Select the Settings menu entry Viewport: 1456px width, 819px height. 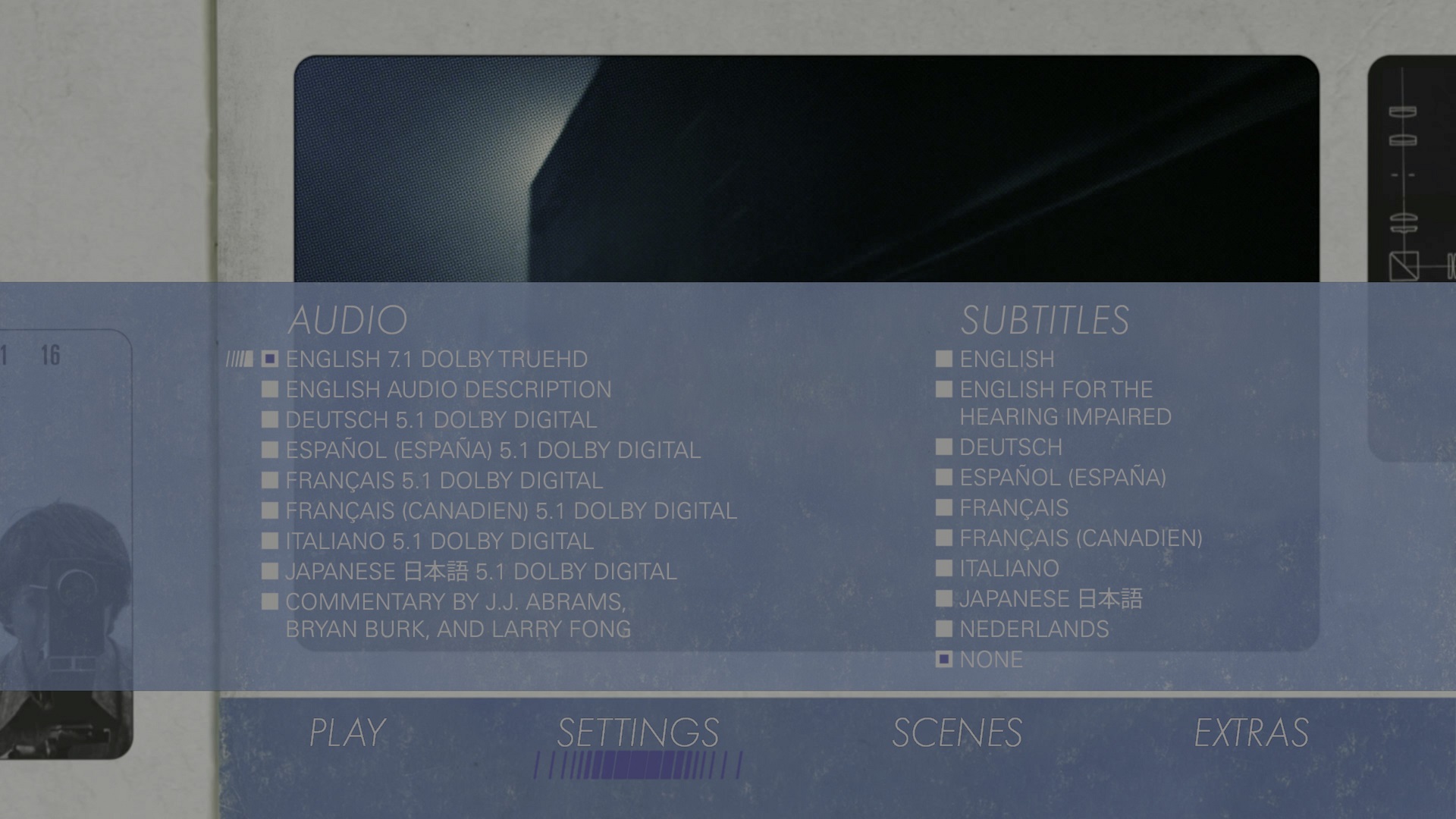click(638, 733)
